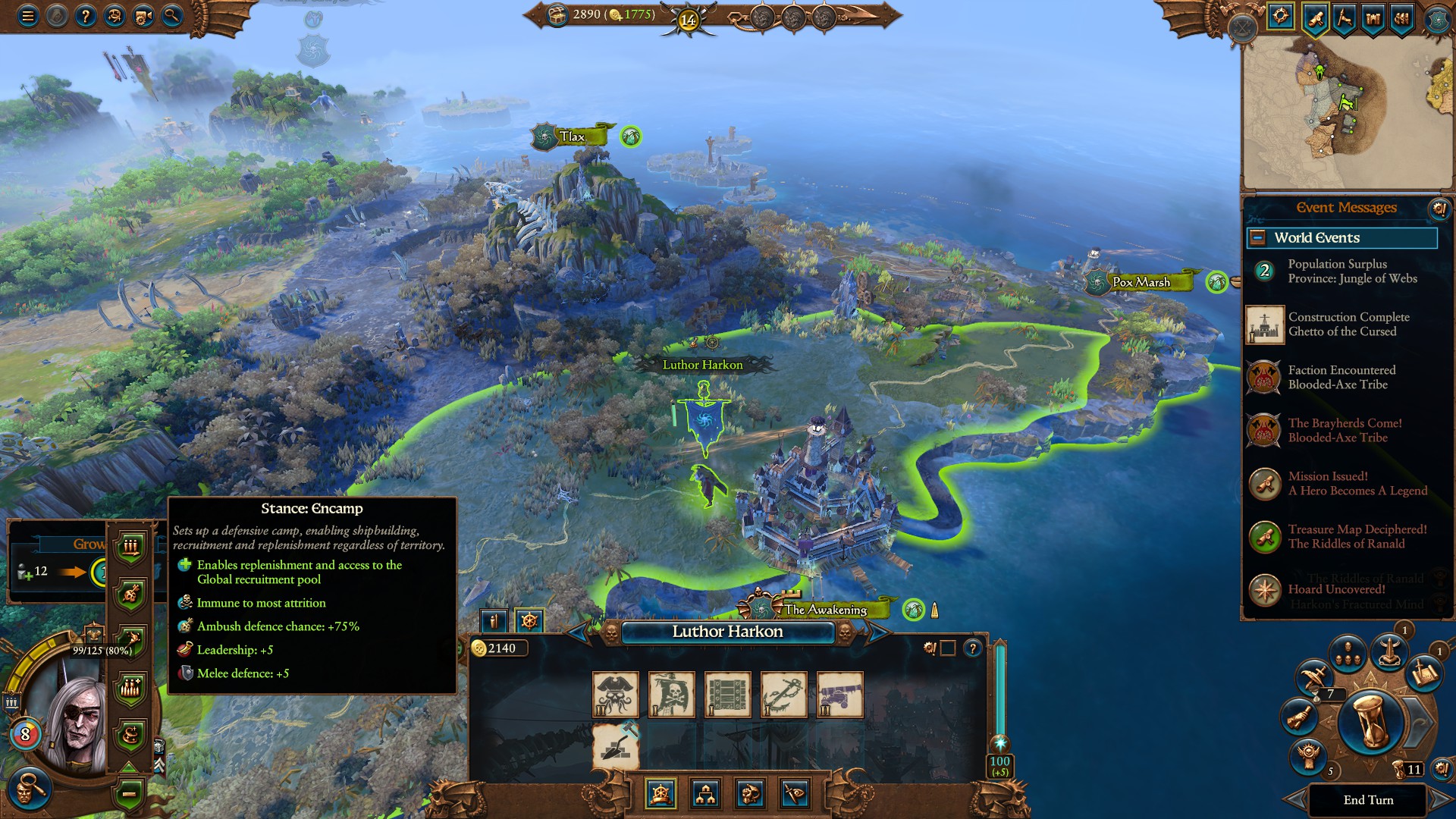This screenshot has width=1456, height=819.
Task: Open the Pieces of Eight sword-fish icon
Action: (796, 795)
